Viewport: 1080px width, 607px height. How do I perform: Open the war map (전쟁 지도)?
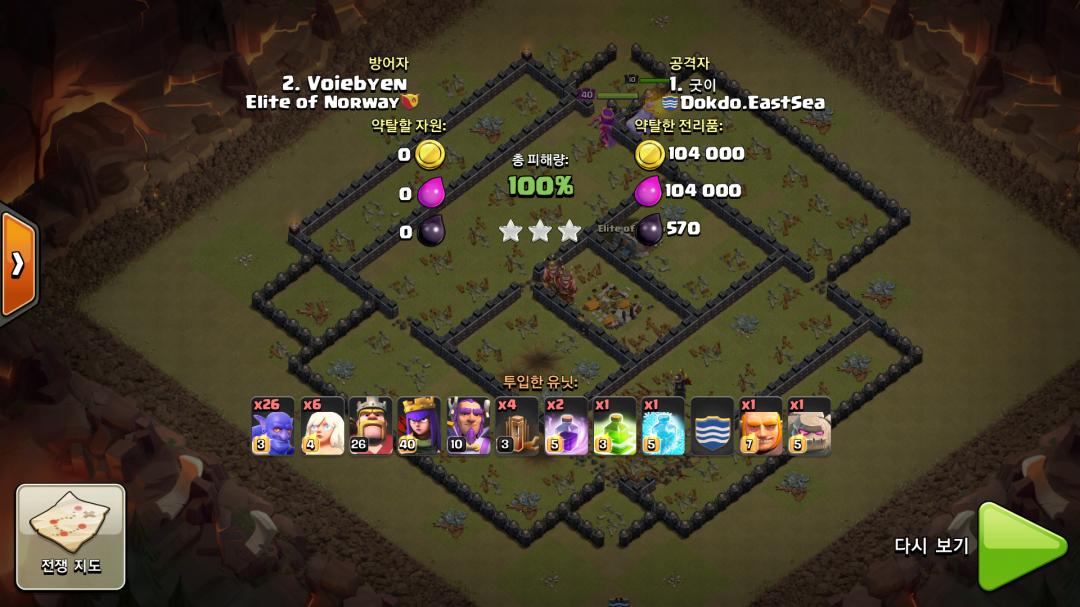[x=71, y=536]
